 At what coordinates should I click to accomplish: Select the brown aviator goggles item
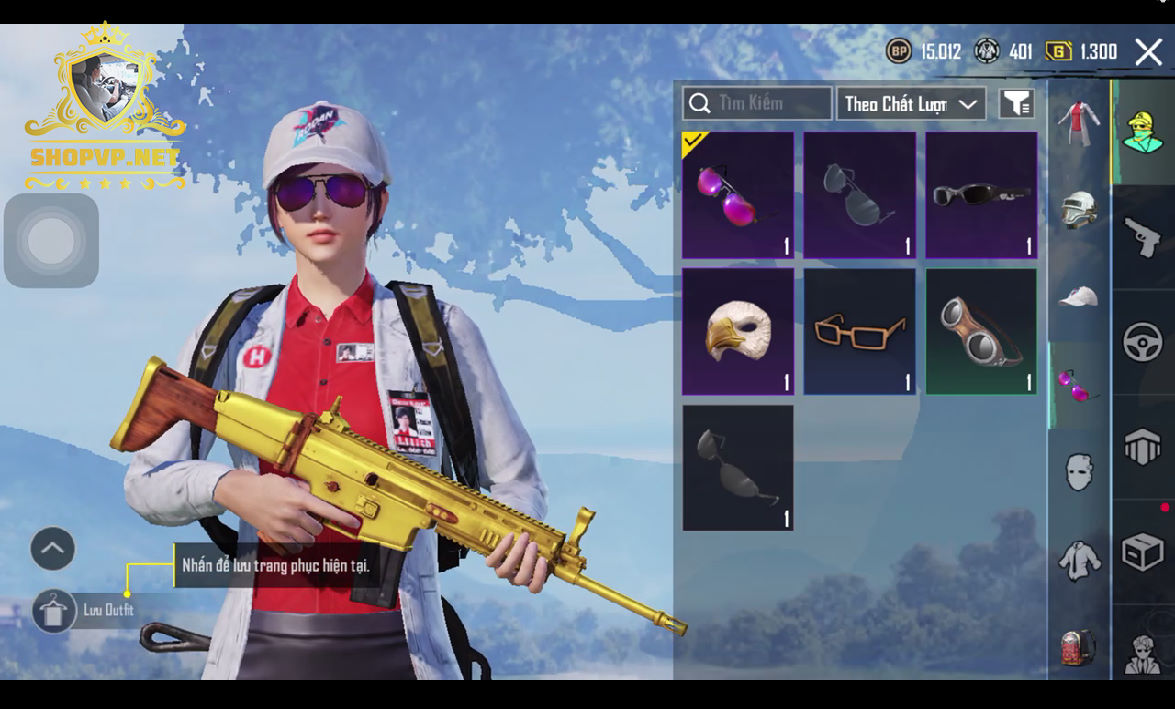coord(981,331)
